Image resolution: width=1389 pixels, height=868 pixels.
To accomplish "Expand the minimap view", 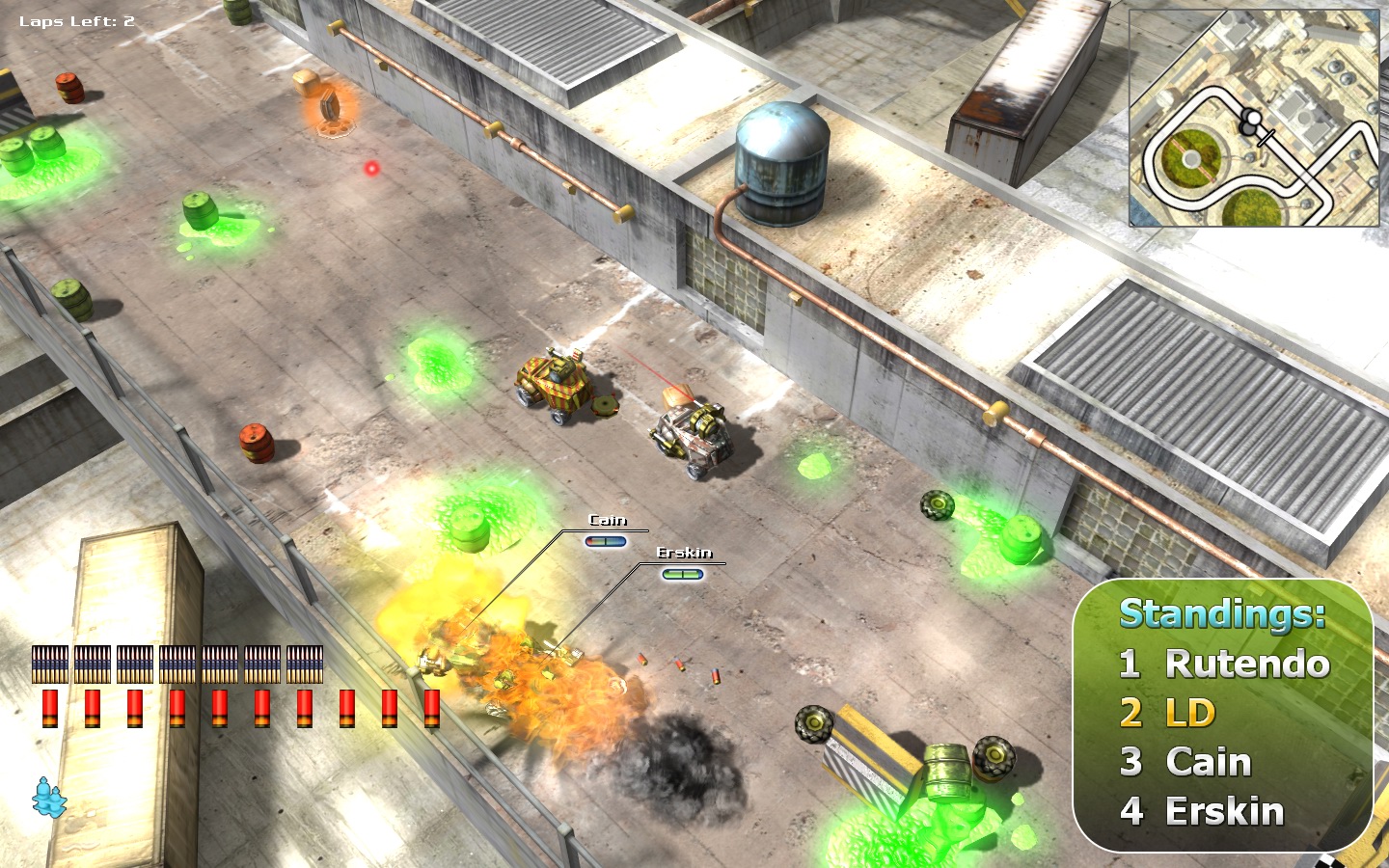I will [x=1254, y=116].
